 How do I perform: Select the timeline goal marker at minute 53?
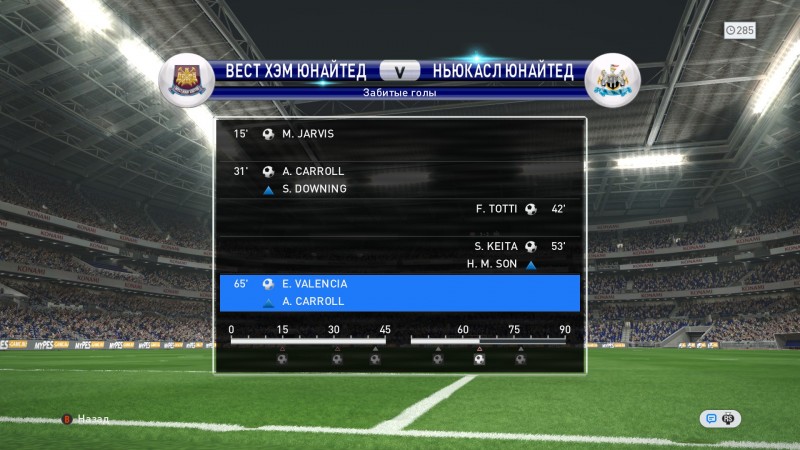(x=438, y=358)
